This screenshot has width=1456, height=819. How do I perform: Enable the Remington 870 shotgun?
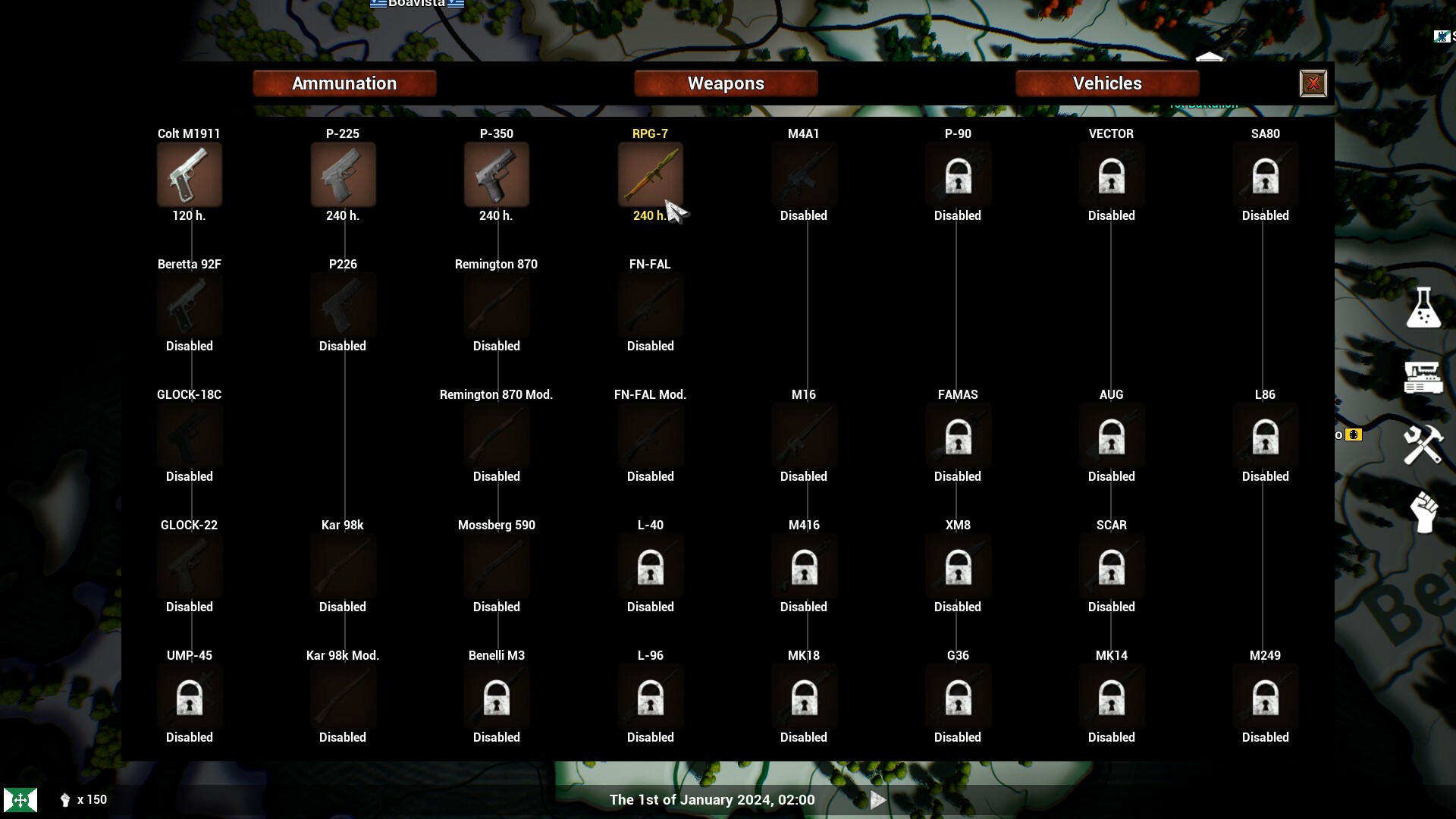coord(496,305)
